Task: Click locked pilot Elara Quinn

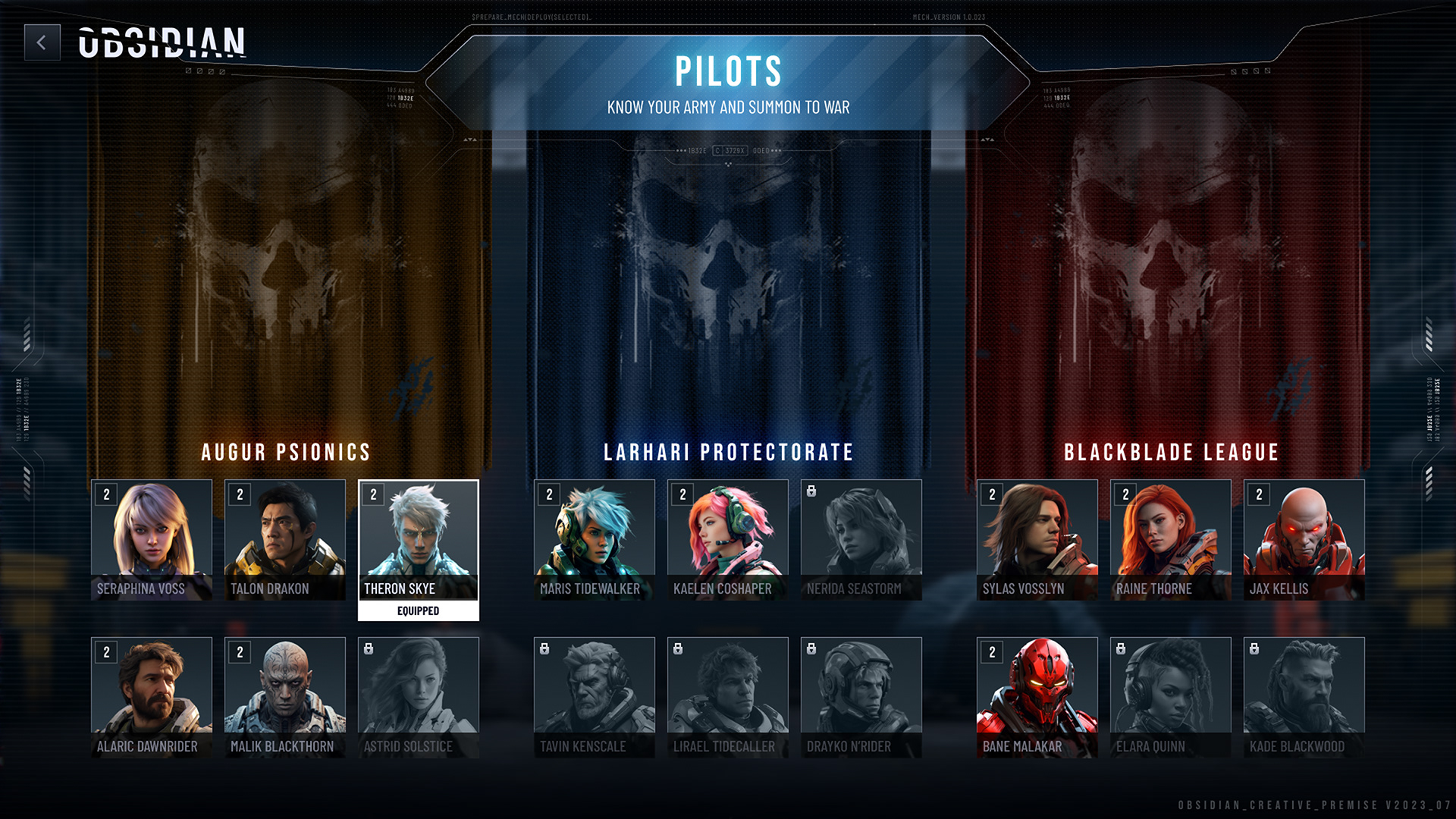Action: tap(1171, 697)
